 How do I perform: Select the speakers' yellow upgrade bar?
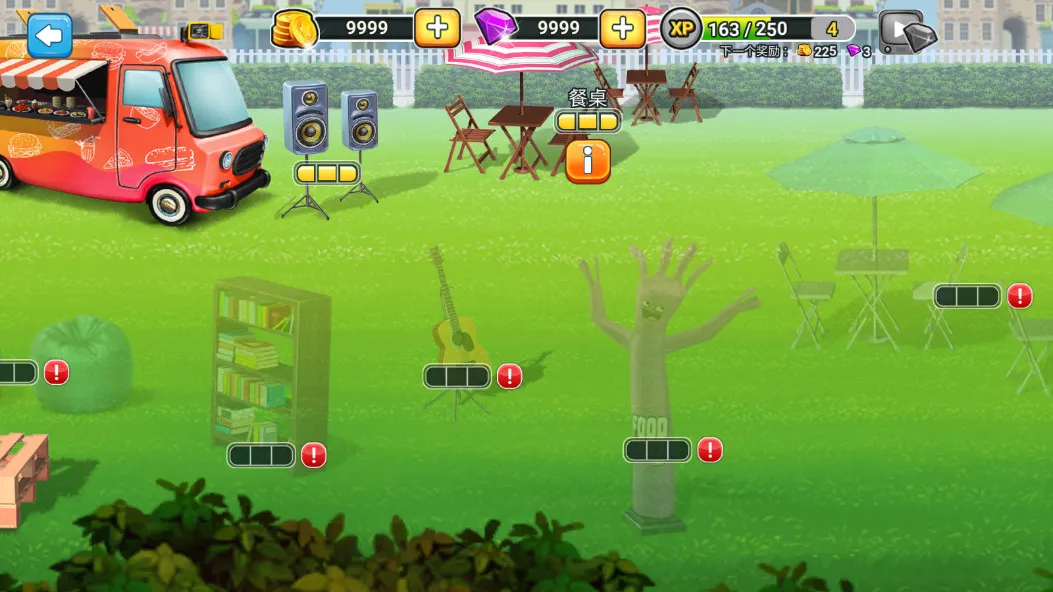pyautogui.click(x=326, y=173)
